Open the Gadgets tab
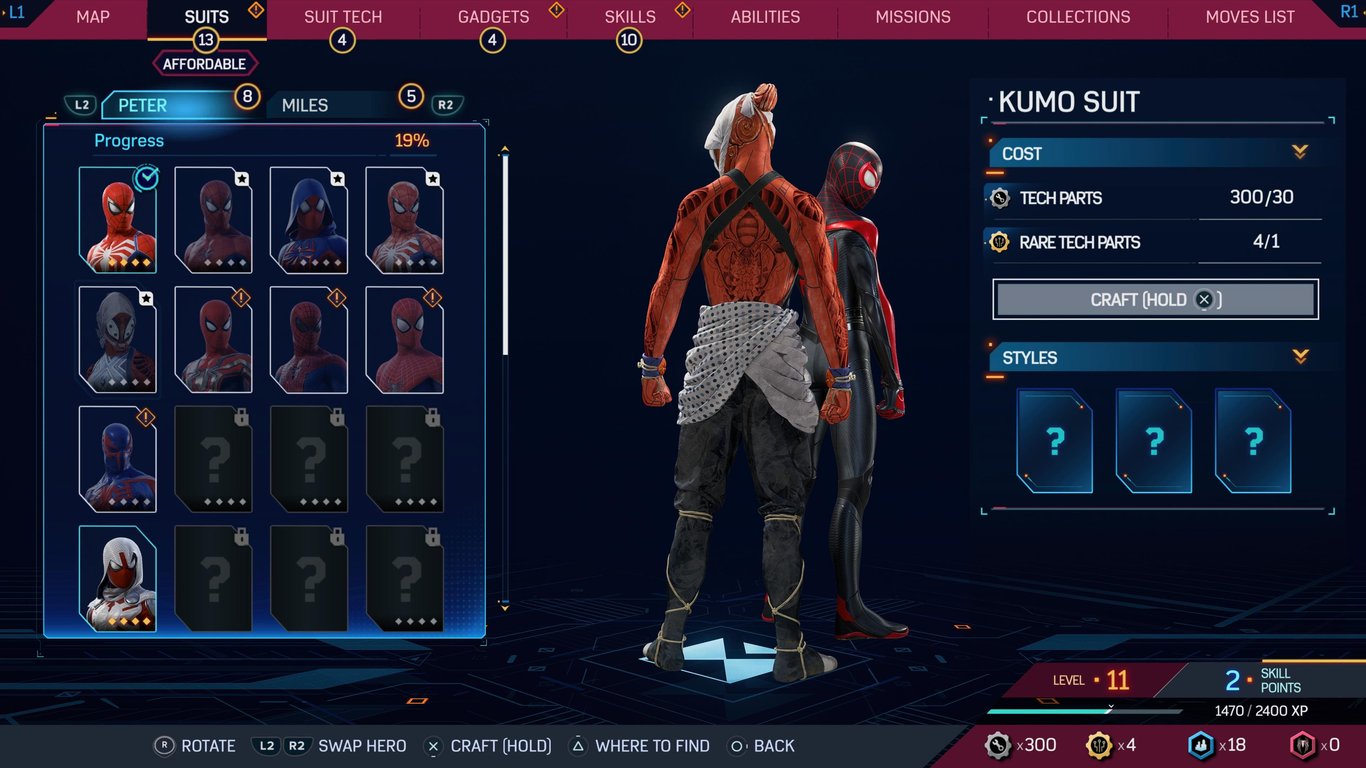Screen dimensions: 1366x768 [493, 17]
